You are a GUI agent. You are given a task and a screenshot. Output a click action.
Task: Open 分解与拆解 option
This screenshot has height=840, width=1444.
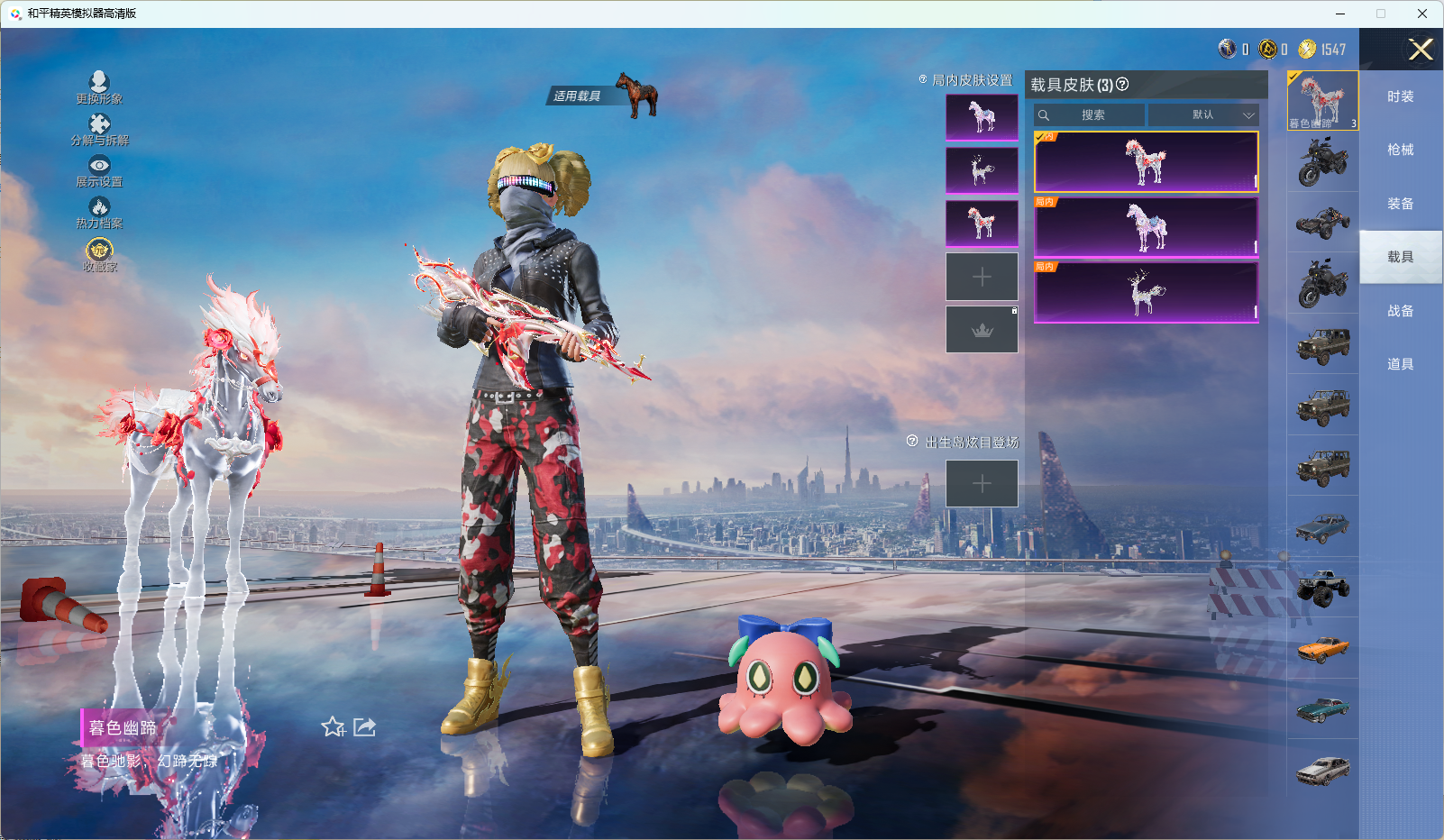point(99,125)
